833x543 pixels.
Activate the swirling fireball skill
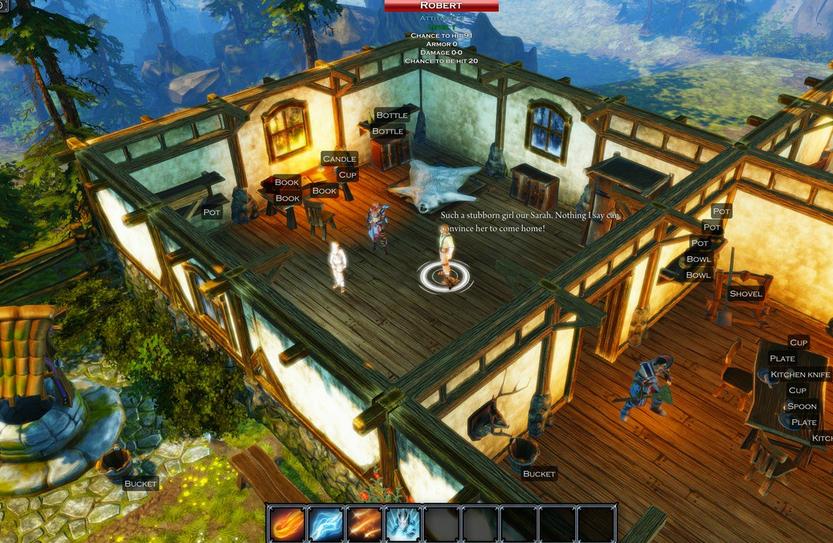coord(287,524)
